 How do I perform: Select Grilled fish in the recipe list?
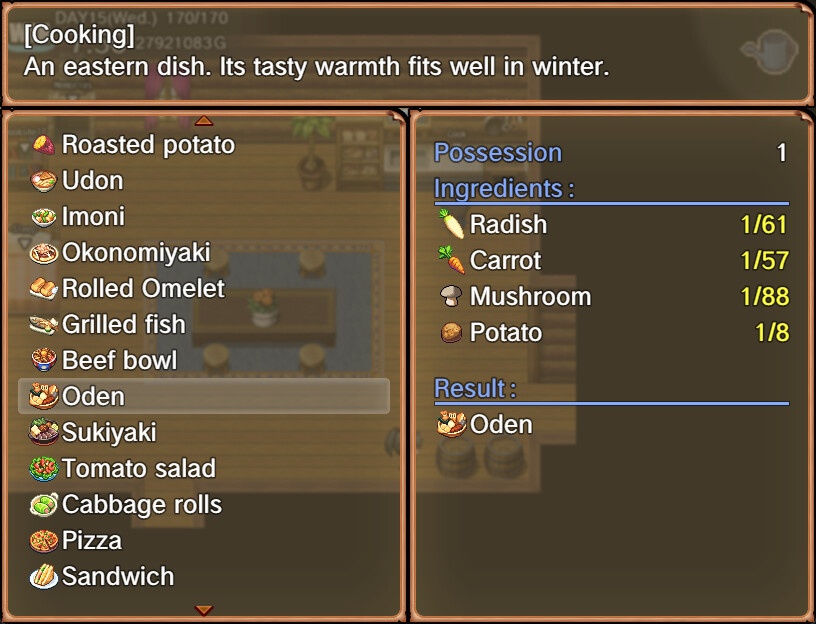pos(123,325)
